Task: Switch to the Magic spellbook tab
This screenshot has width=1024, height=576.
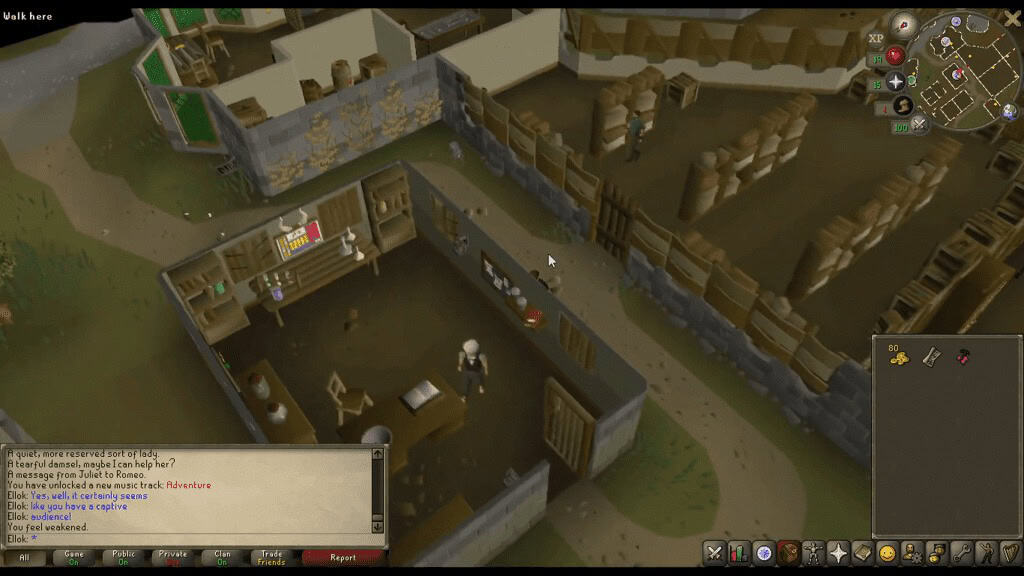Action: tap(862, 552)
